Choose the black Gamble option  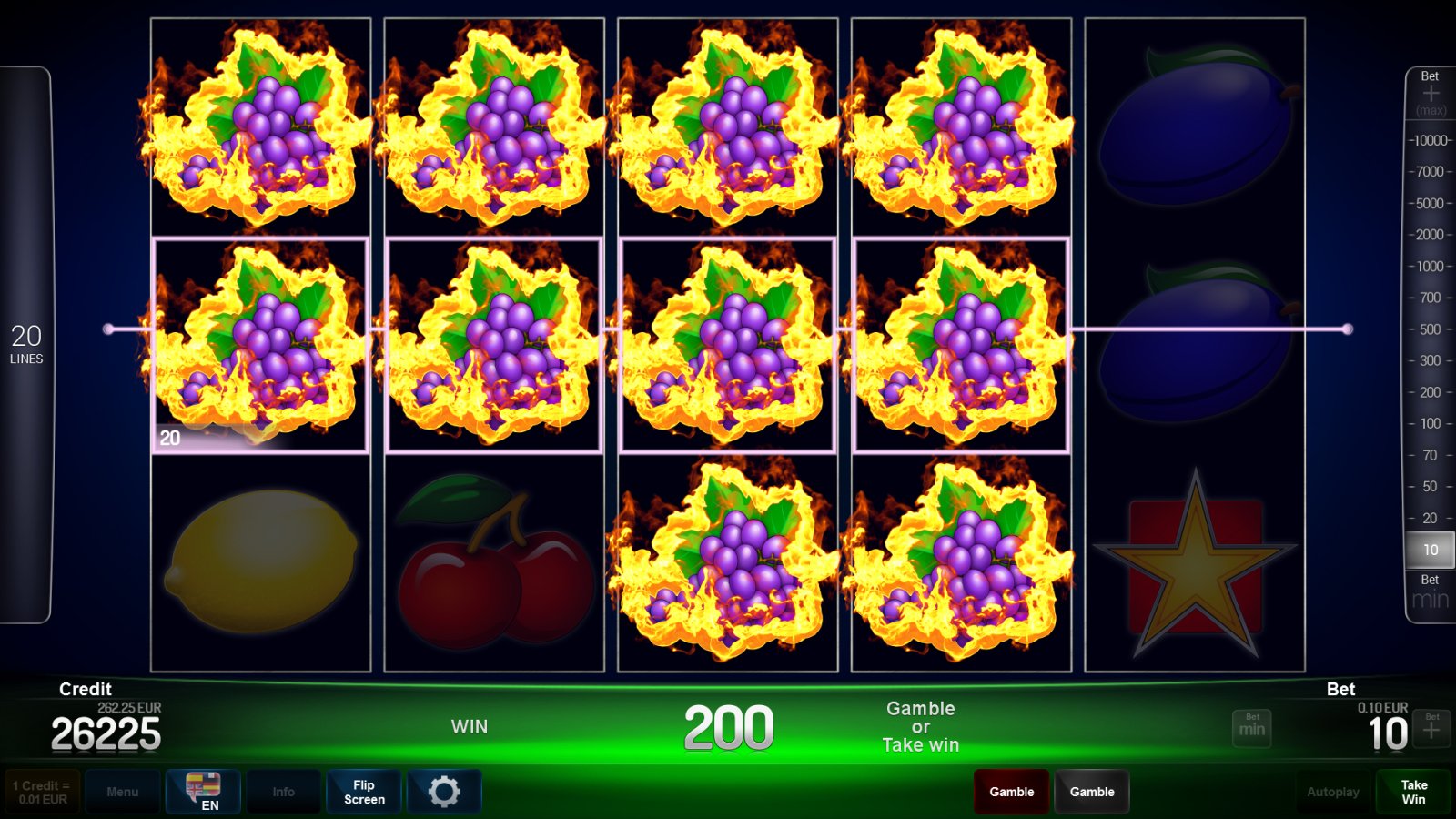(x=1091, y=791)
